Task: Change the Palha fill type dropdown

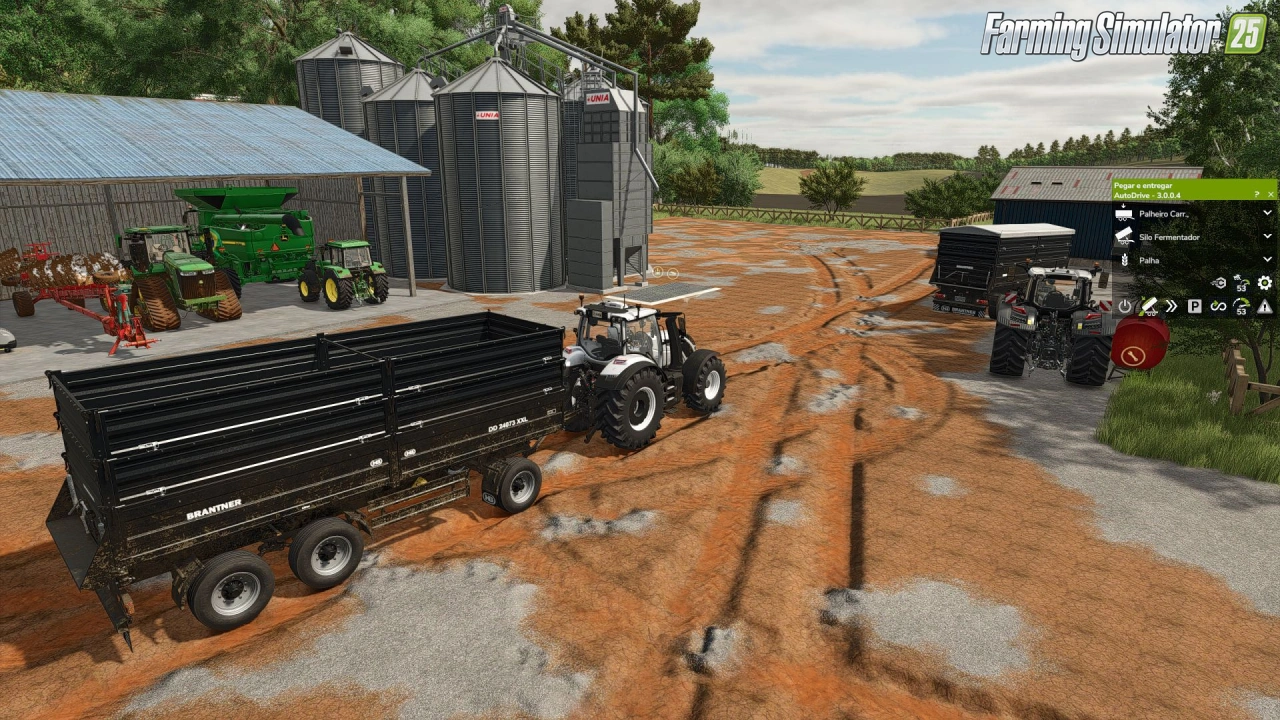Action: (1267, 259)
